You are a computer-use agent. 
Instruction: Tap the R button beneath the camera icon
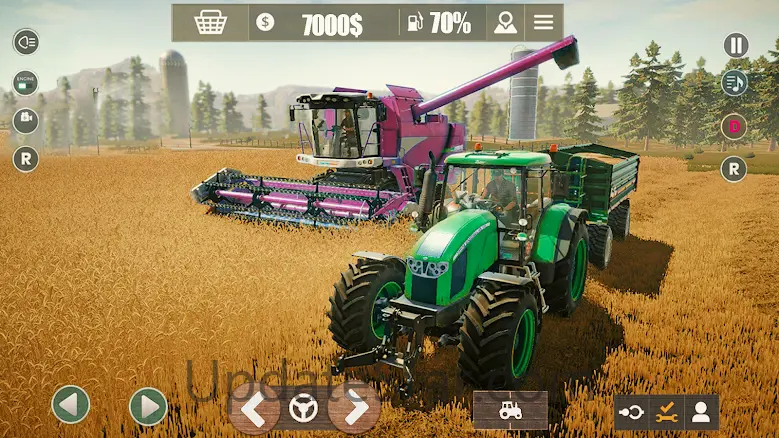pyautogui.click(x=25, y=159)
